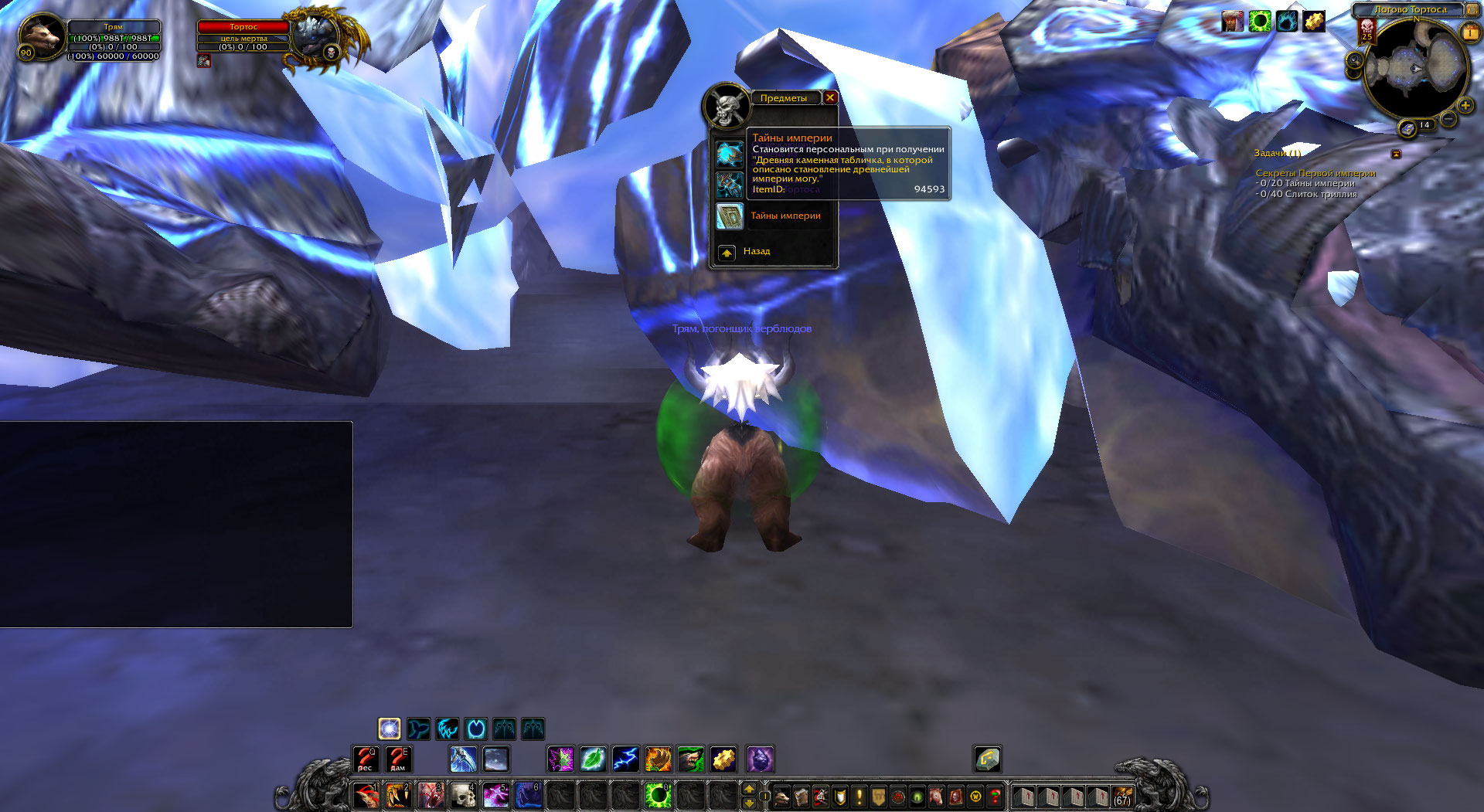The height and width of the screenshot is (812, 1484).
Task: Cast the blue lightning bolt ability
Action: pos(625,759)
